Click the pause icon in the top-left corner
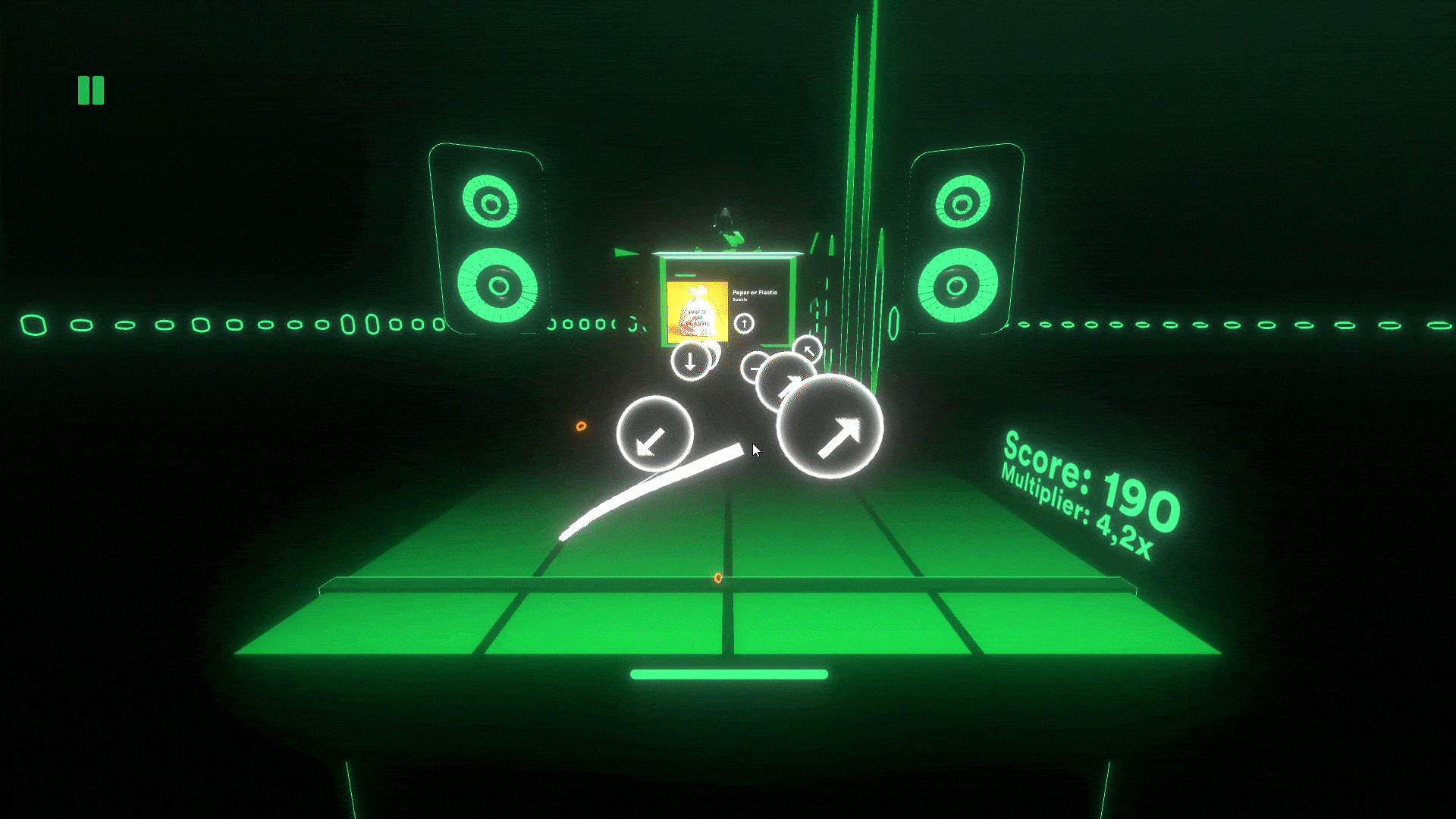 pos(90,89)
